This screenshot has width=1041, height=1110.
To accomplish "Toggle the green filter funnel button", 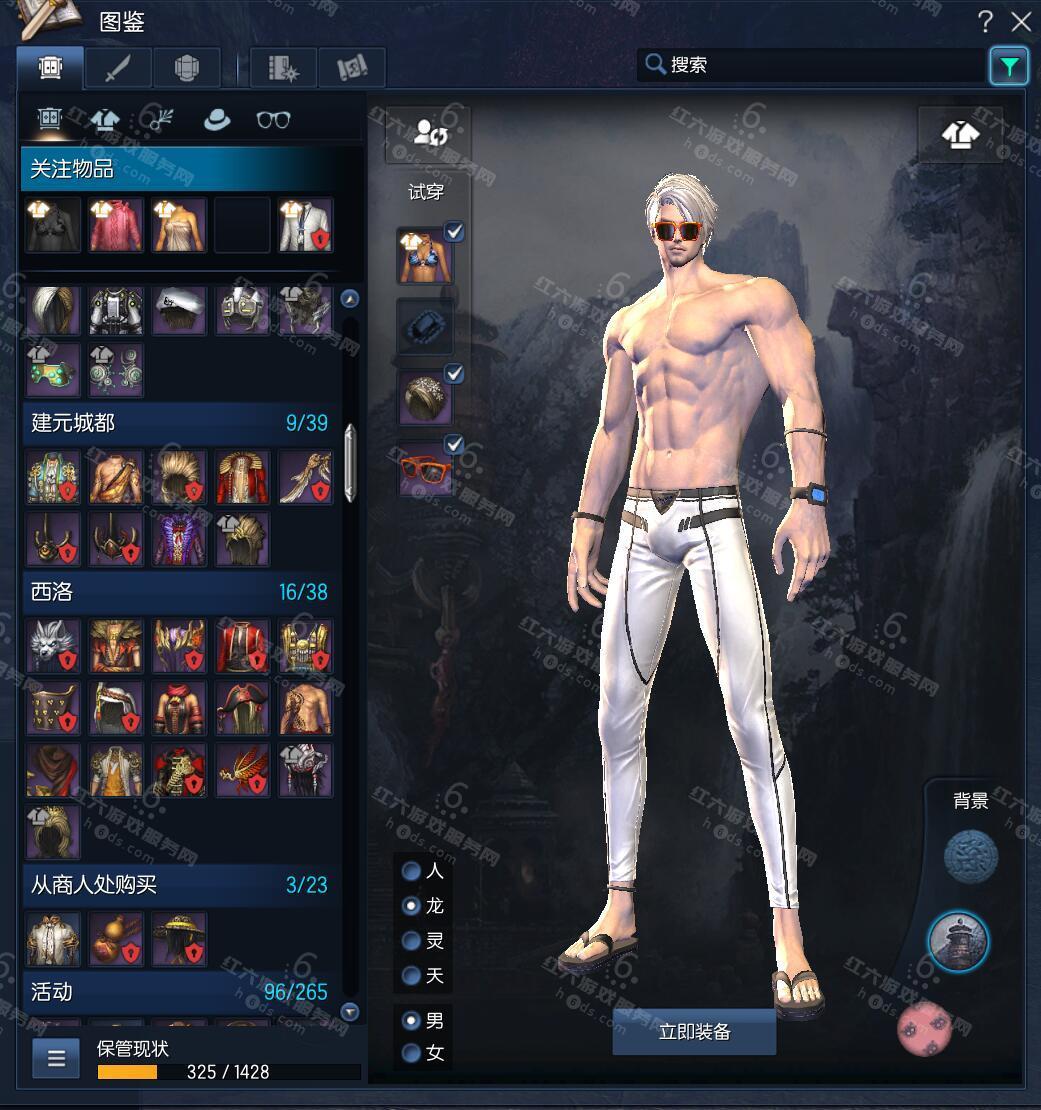I will [1009, 66].
